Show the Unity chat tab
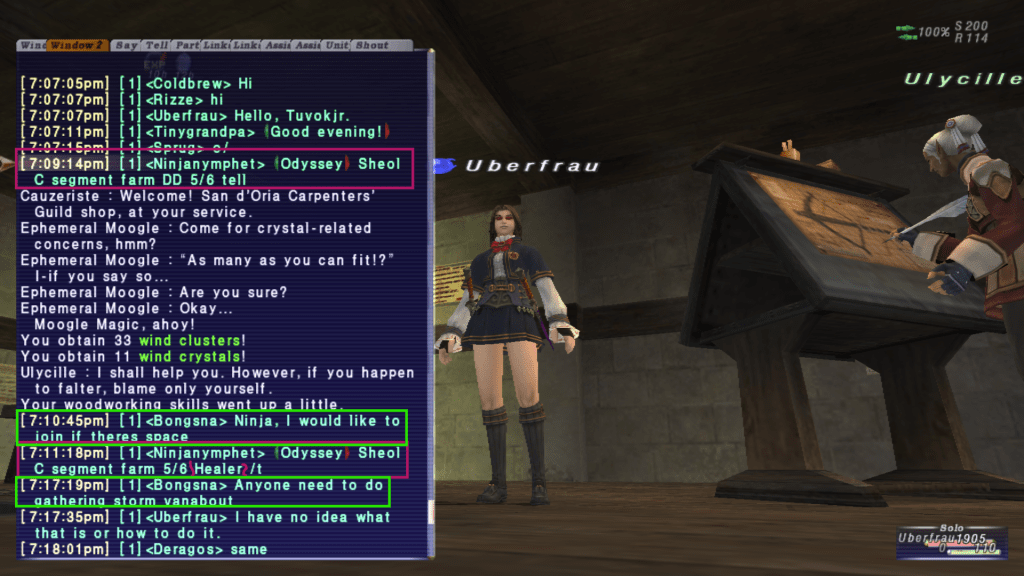The image size is (1024, 576). 336,45
